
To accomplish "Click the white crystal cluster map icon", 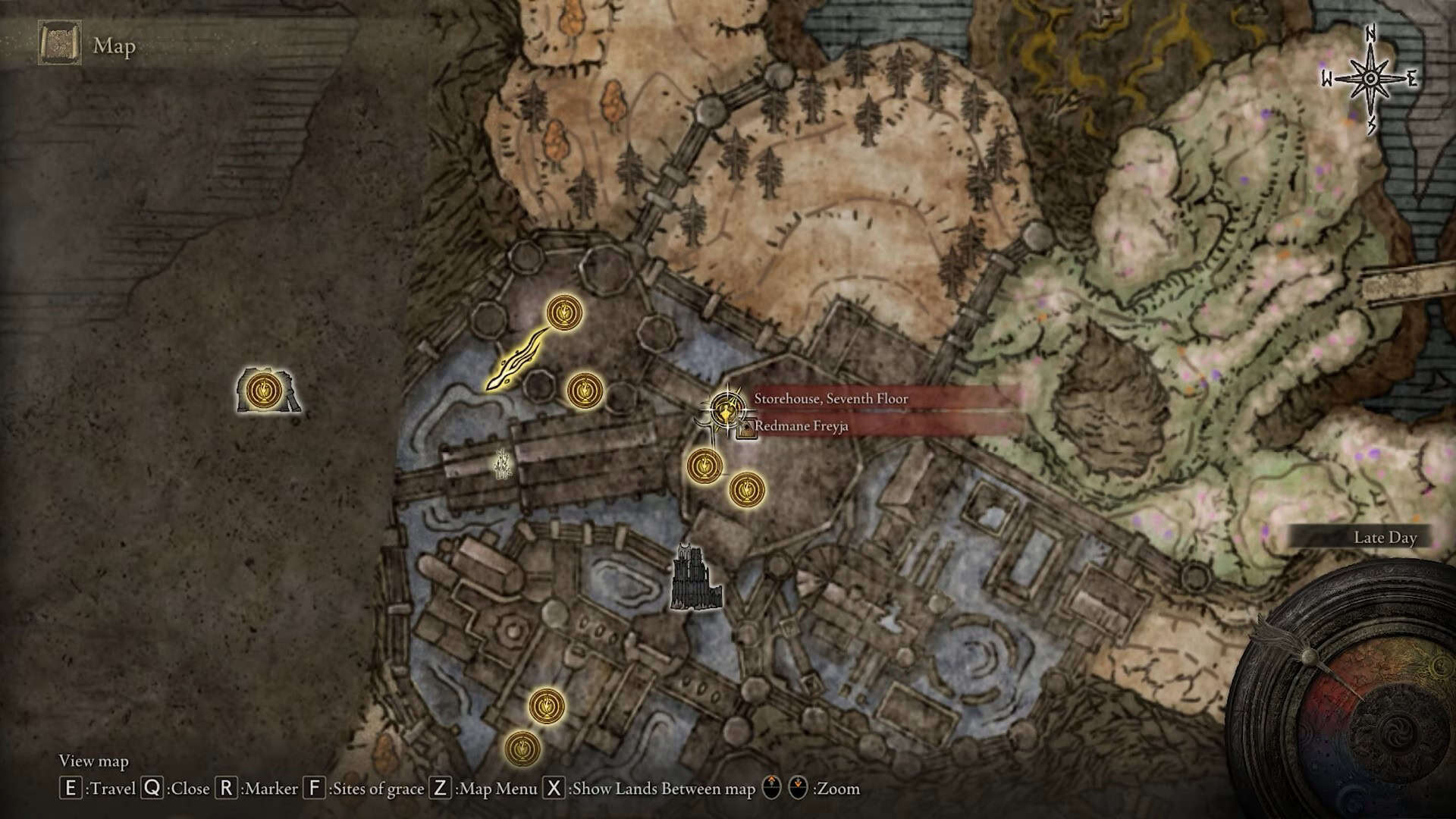I will pyautogui.click(x=501, y=464).
